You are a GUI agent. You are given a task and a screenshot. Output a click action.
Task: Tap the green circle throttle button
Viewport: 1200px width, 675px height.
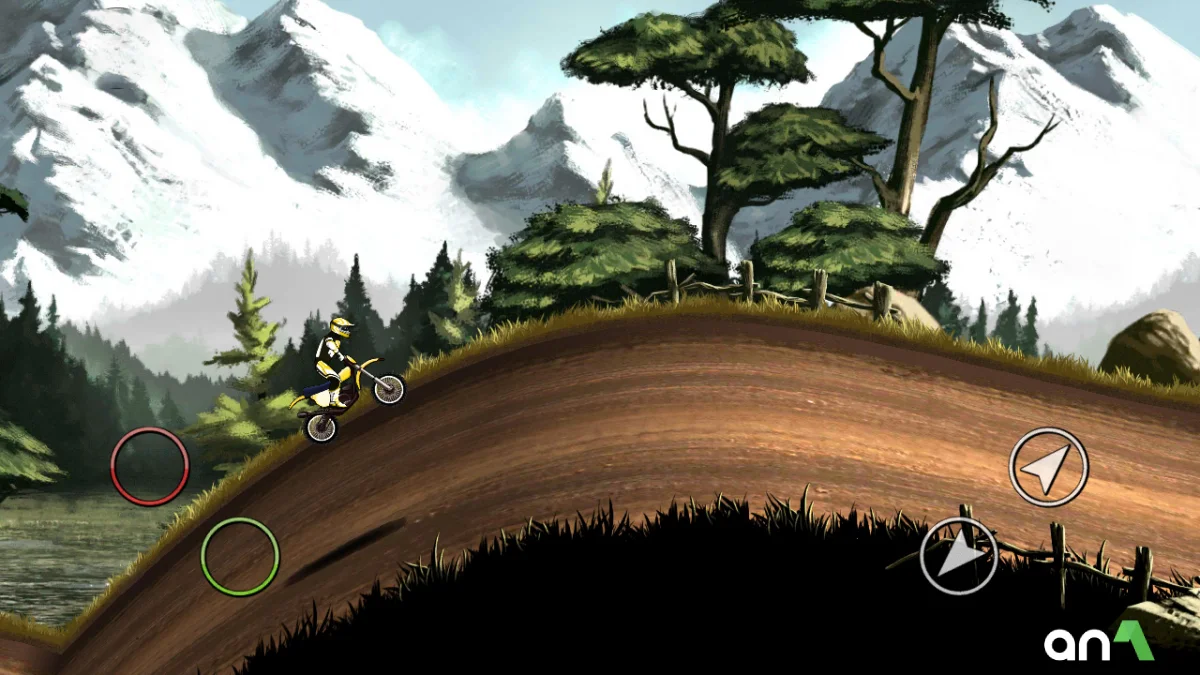(x=240, y=556)
